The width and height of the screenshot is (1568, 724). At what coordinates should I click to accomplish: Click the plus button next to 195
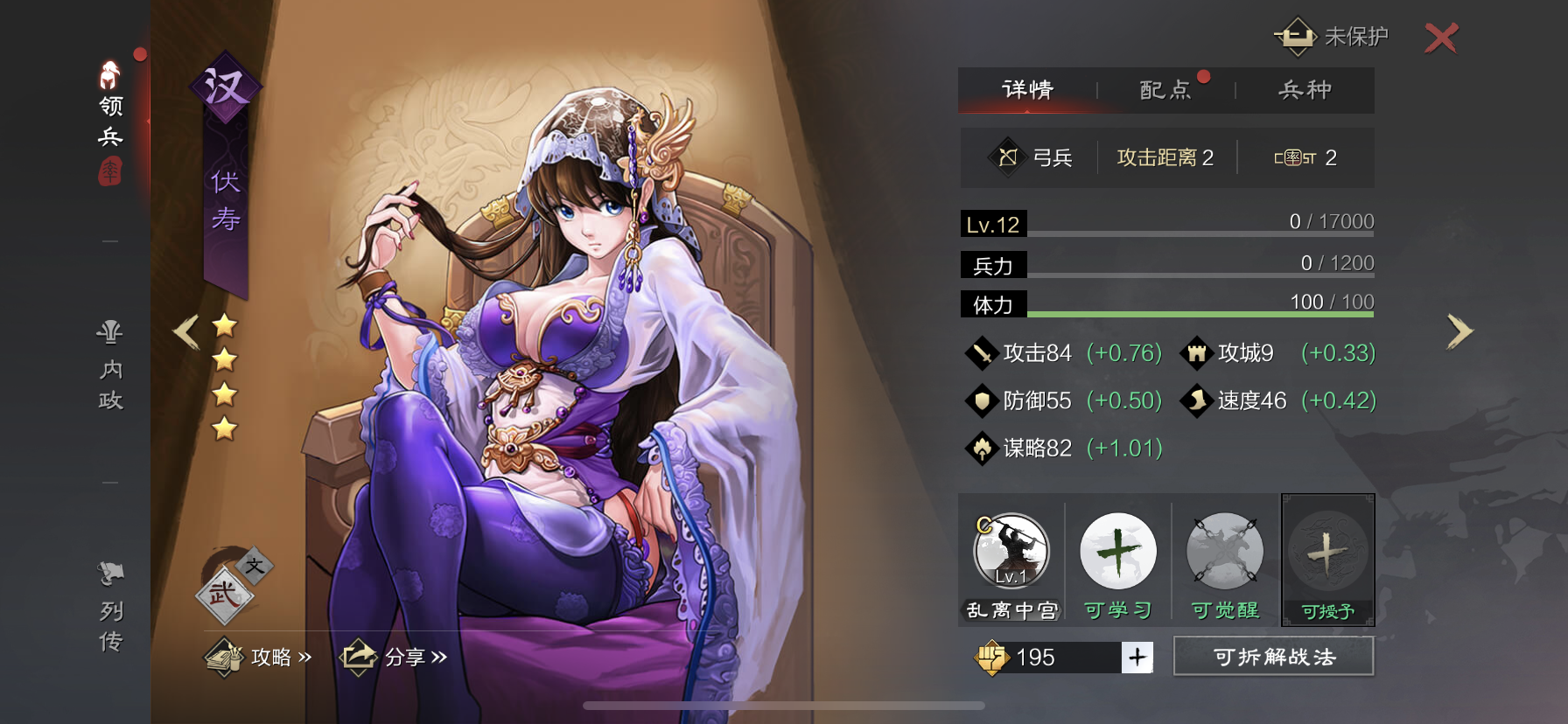1137,658
